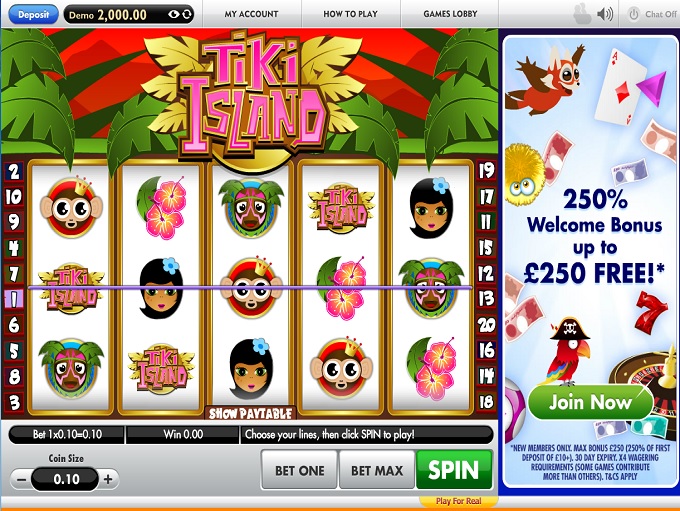Choose payline number 2 marker

[x=14, y=171]
